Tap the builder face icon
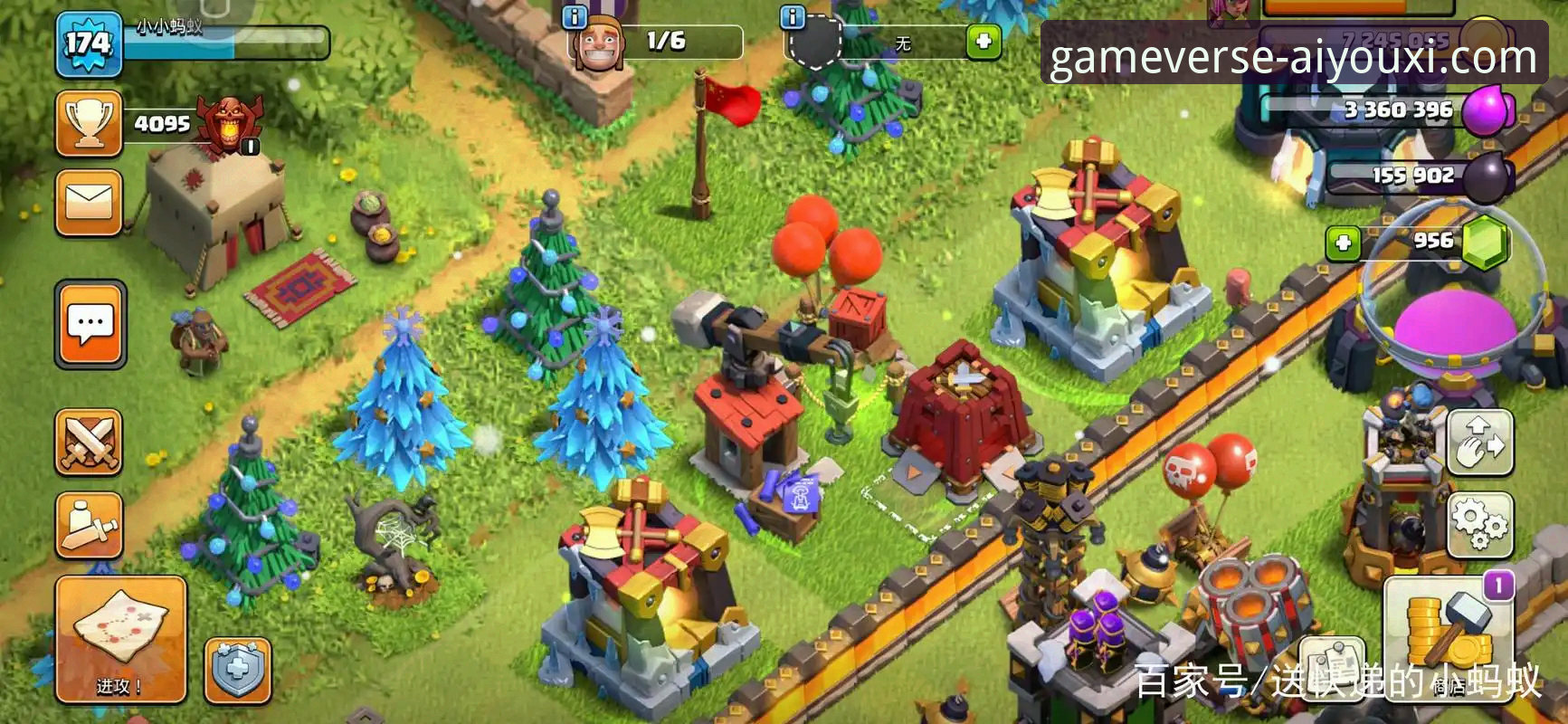Image resolution: width=1568 pixels, height=724 pixels. coord(598,43)
